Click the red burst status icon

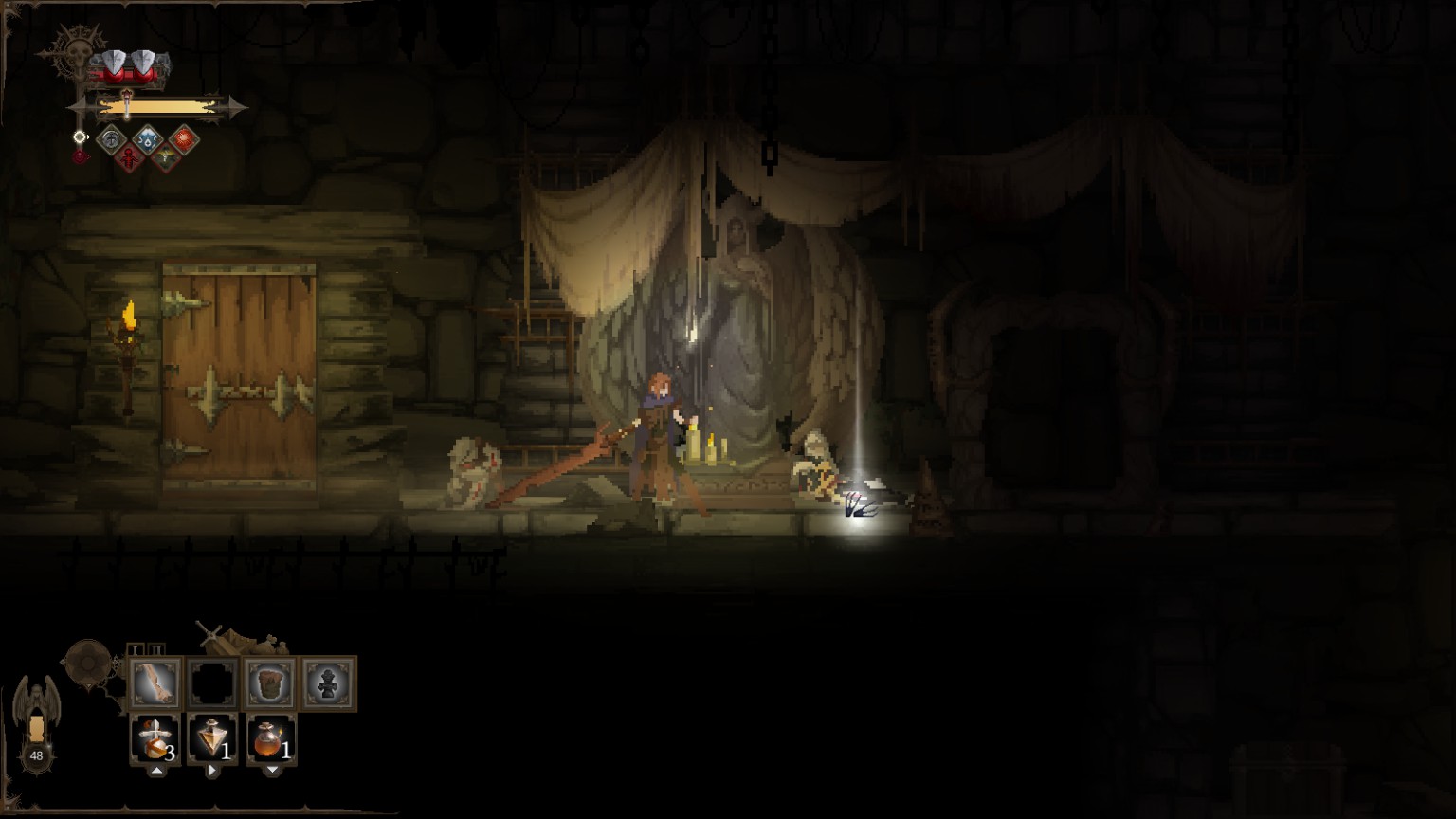point(183,139)
